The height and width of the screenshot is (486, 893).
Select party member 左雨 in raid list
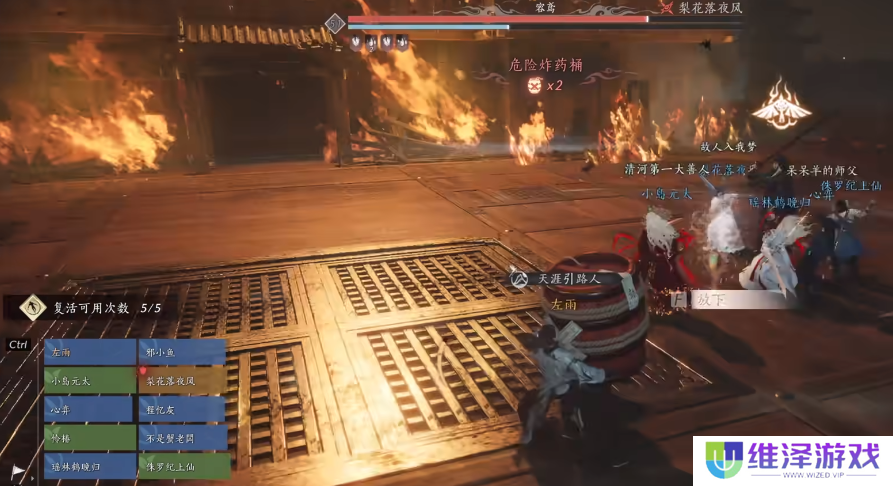90,352
